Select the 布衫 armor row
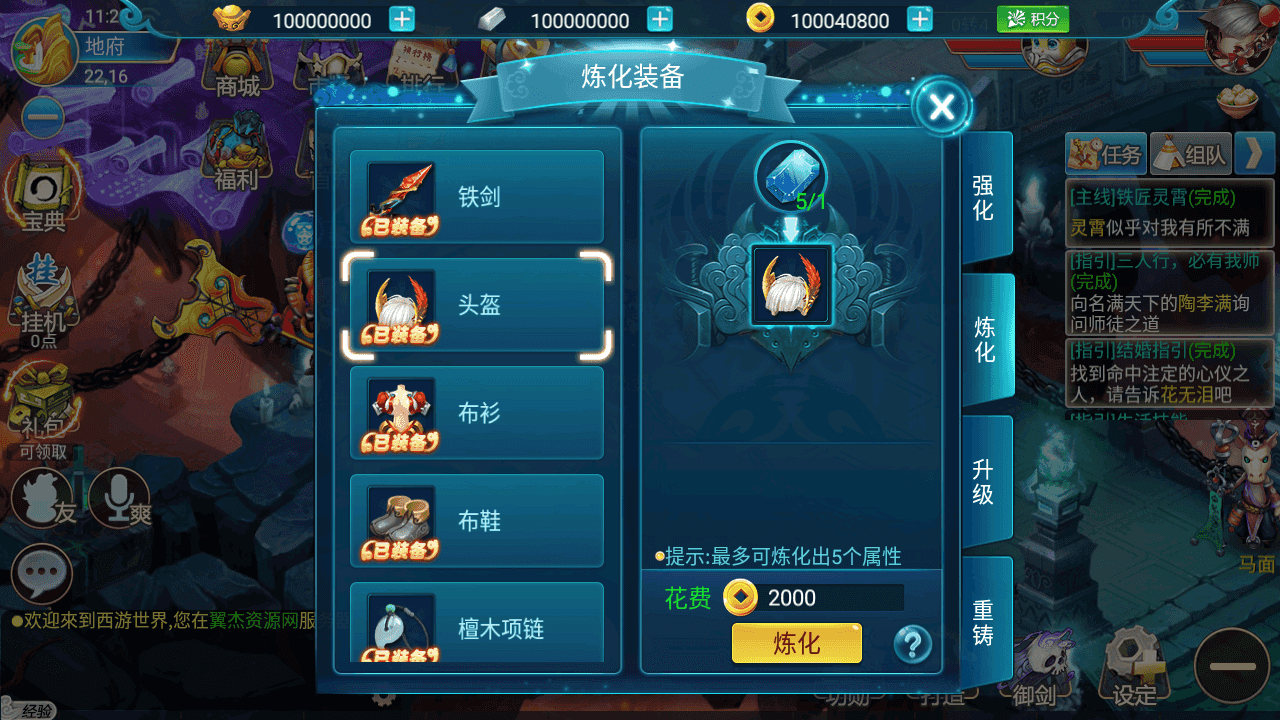This screenshot has width=1280, height=720. (x=477, y=413)
